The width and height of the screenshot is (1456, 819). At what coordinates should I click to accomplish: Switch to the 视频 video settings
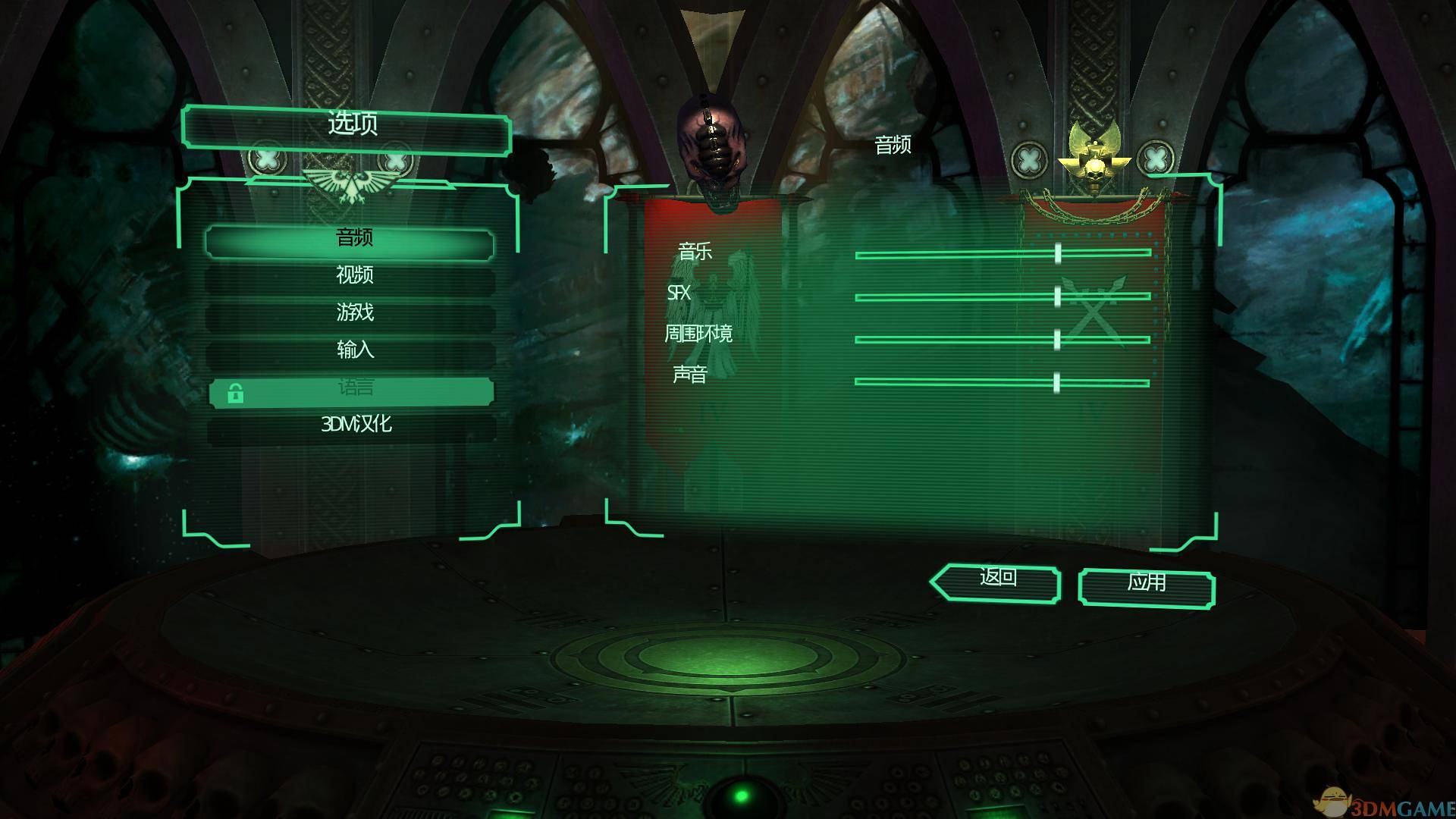[x=353, y=276]
